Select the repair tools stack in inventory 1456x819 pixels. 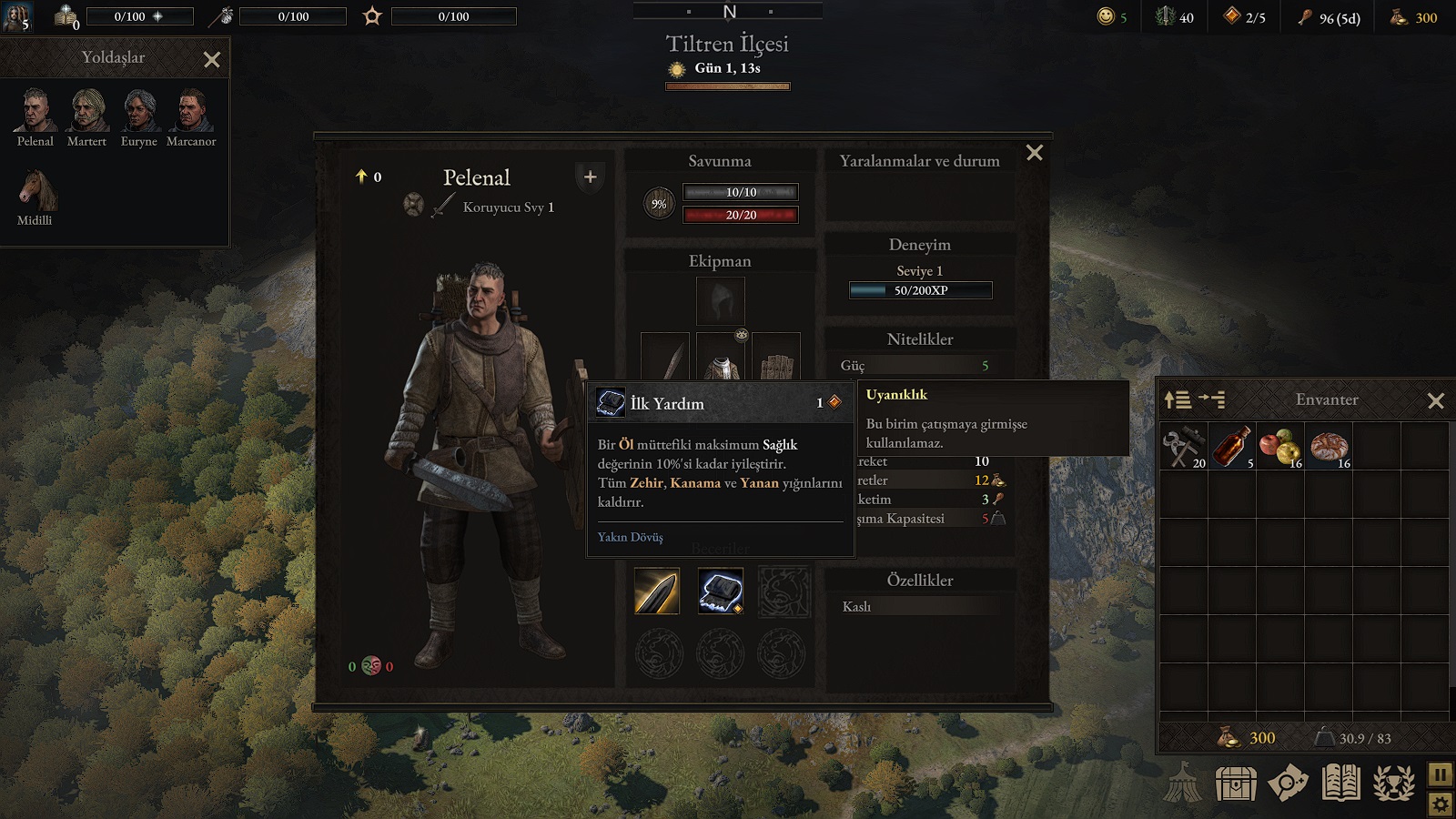coord(1183,447)
